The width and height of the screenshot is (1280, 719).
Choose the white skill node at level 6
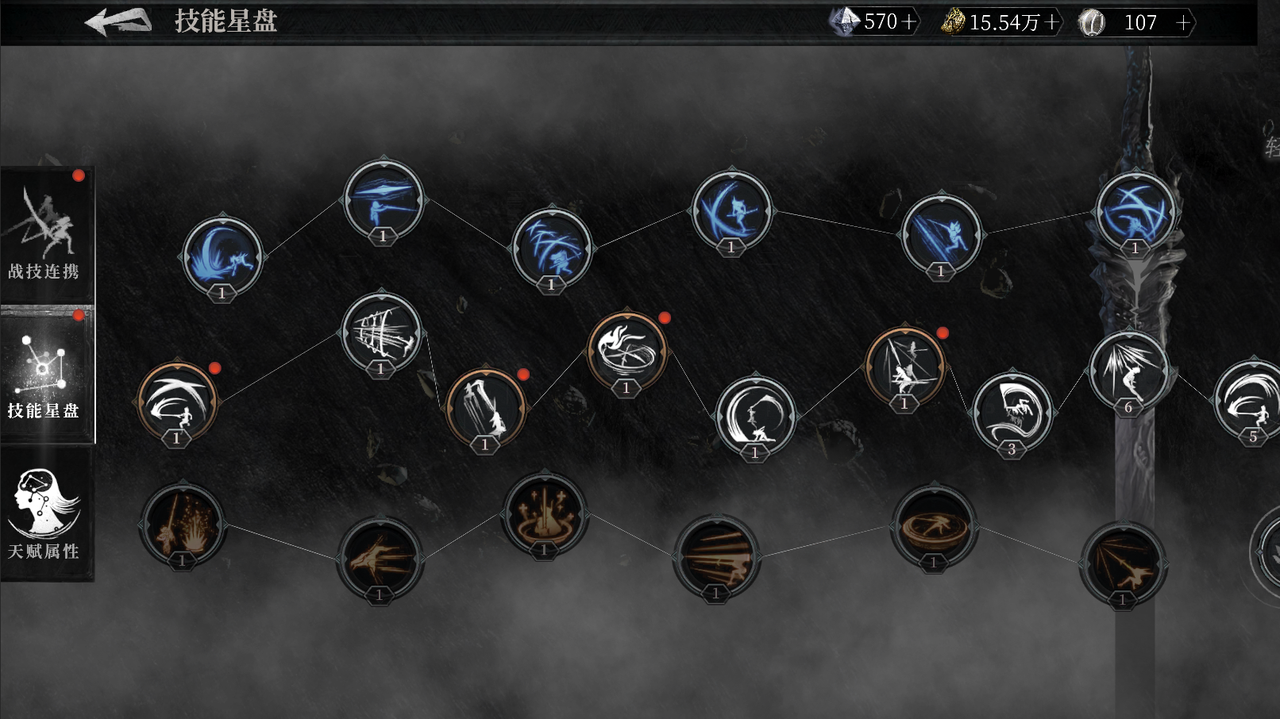click(1128, 370)
